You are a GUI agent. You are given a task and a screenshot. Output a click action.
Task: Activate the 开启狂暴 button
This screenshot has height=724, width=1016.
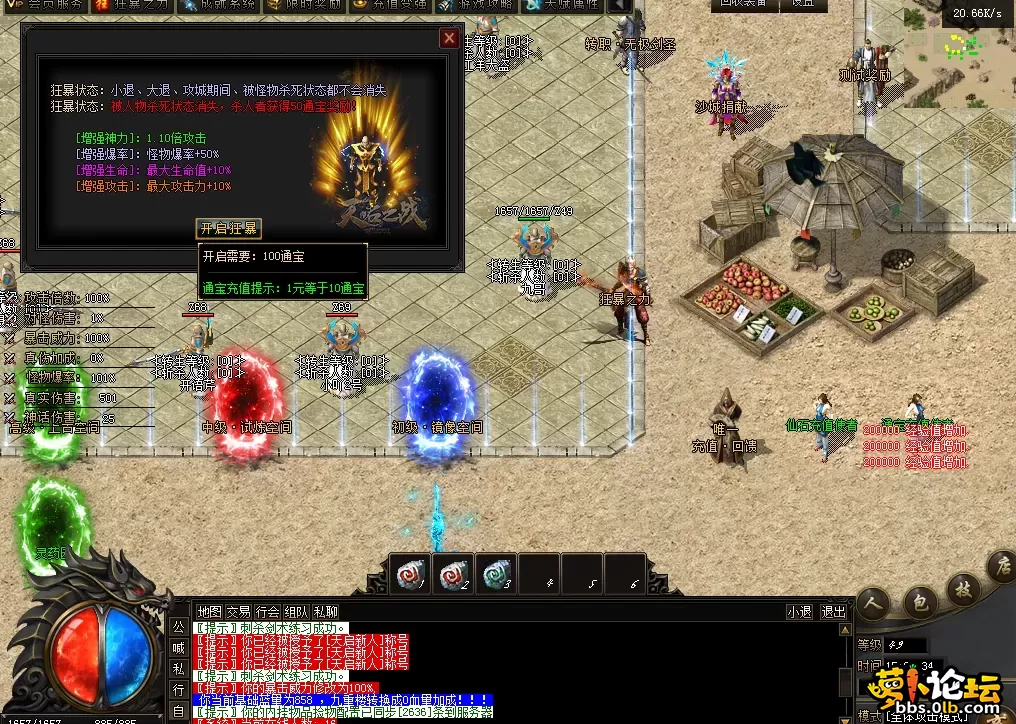(x=228, y=228)
